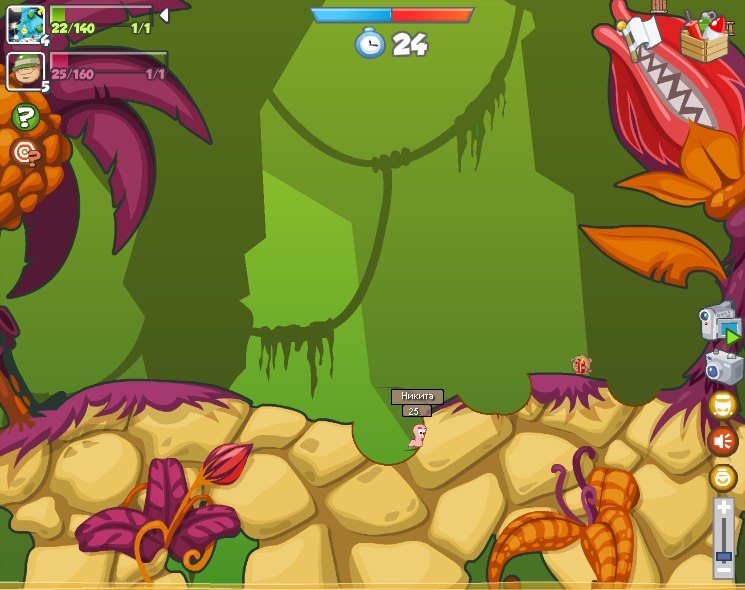Click the yellow worm-face round button
Image resolution: width=745 pixels, height=590 pixels.
722,404
